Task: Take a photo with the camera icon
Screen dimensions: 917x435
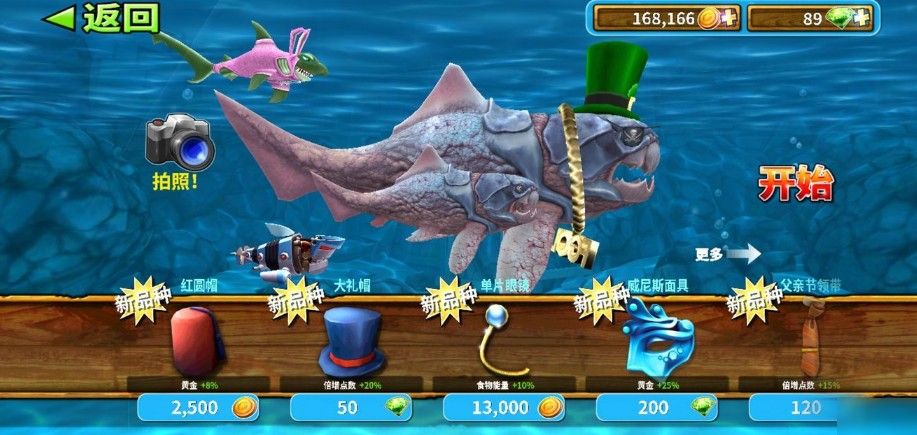Action: point(178,143)
